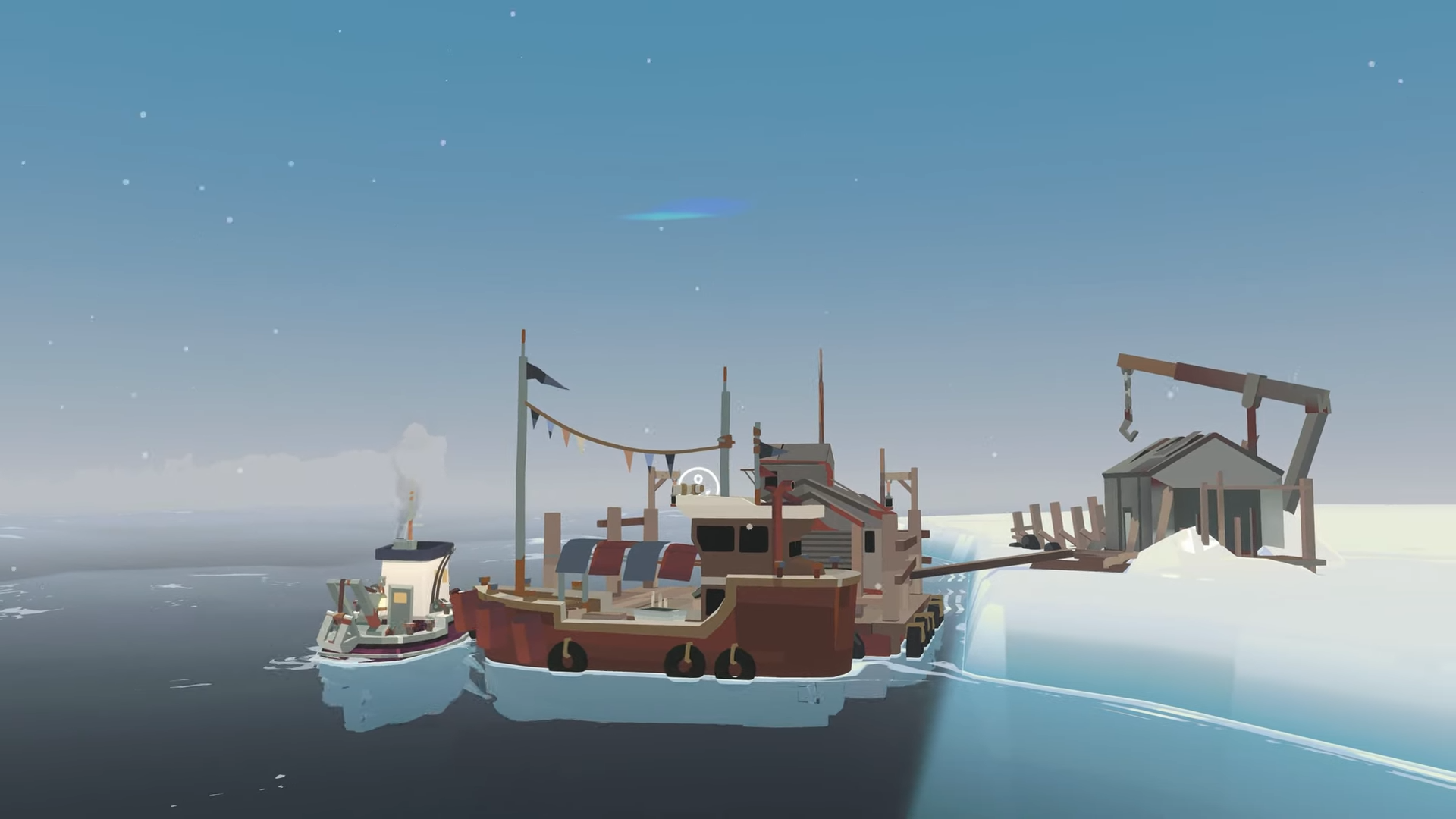Select the circular anchor dock marker
Screen dimensions: 1456x819
pos(697,481)
